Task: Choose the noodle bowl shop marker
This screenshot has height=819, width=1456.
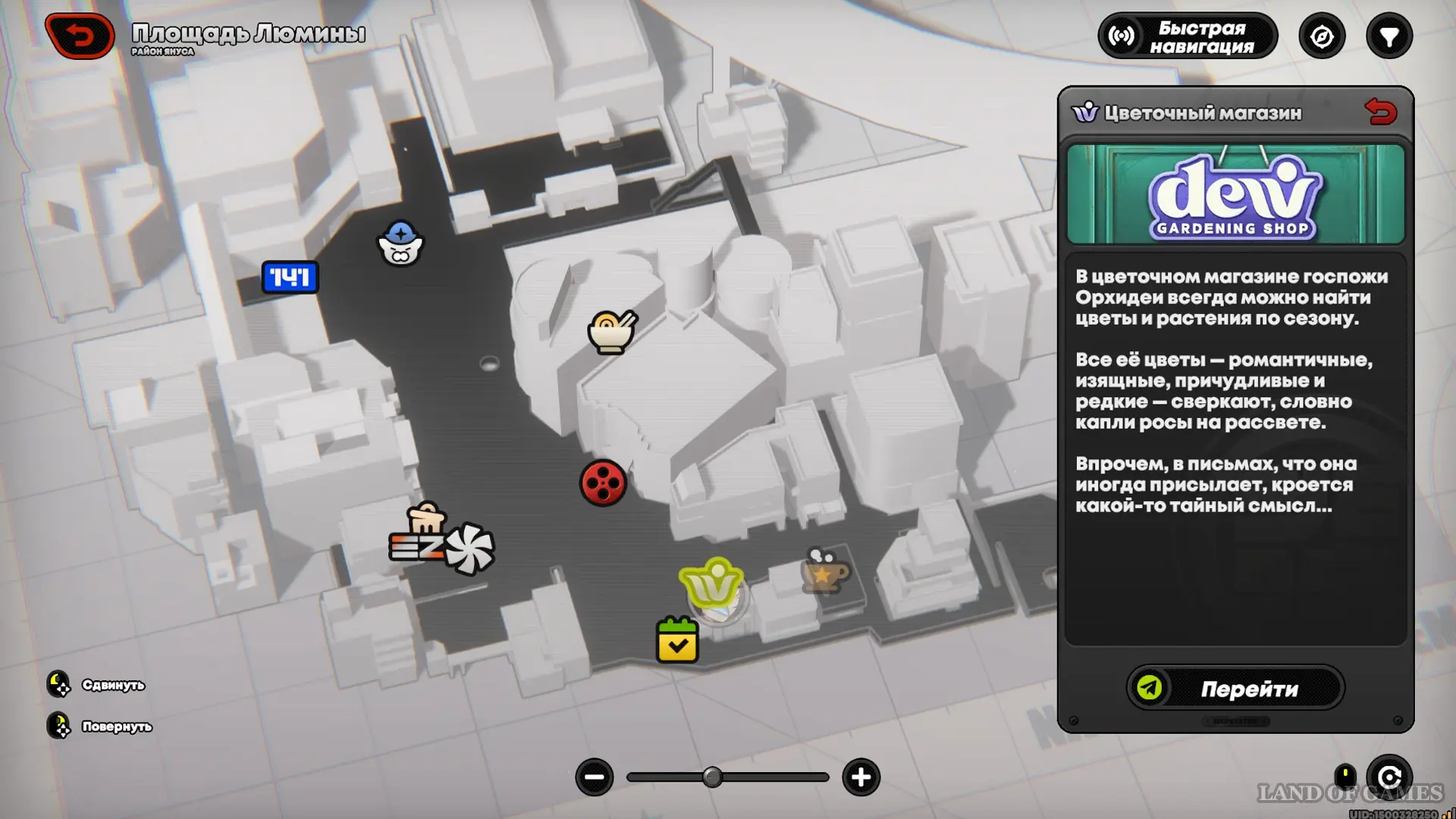Action: [611, 332]
